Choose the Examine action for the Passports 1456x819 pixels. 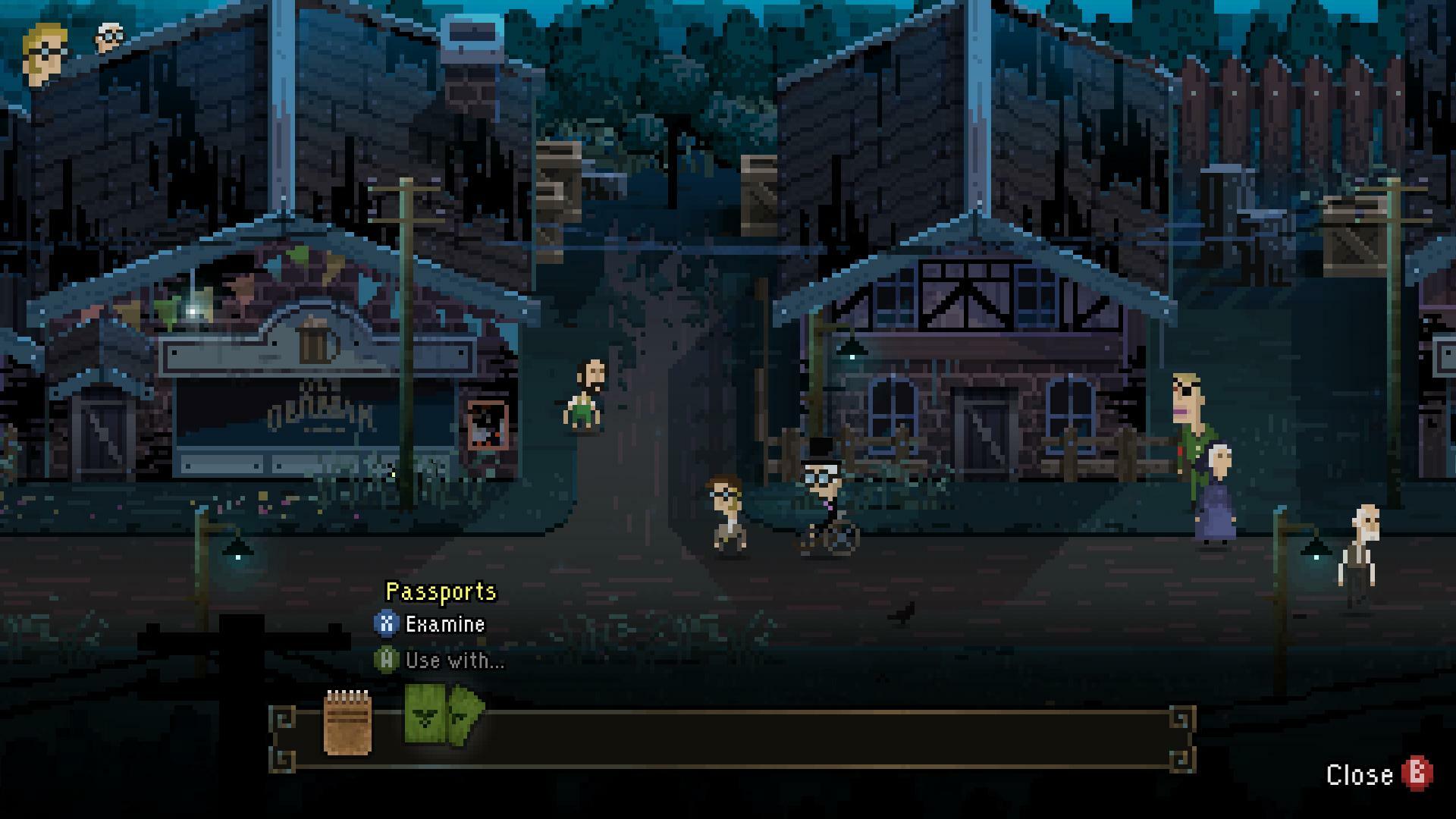tap(444, 625)
